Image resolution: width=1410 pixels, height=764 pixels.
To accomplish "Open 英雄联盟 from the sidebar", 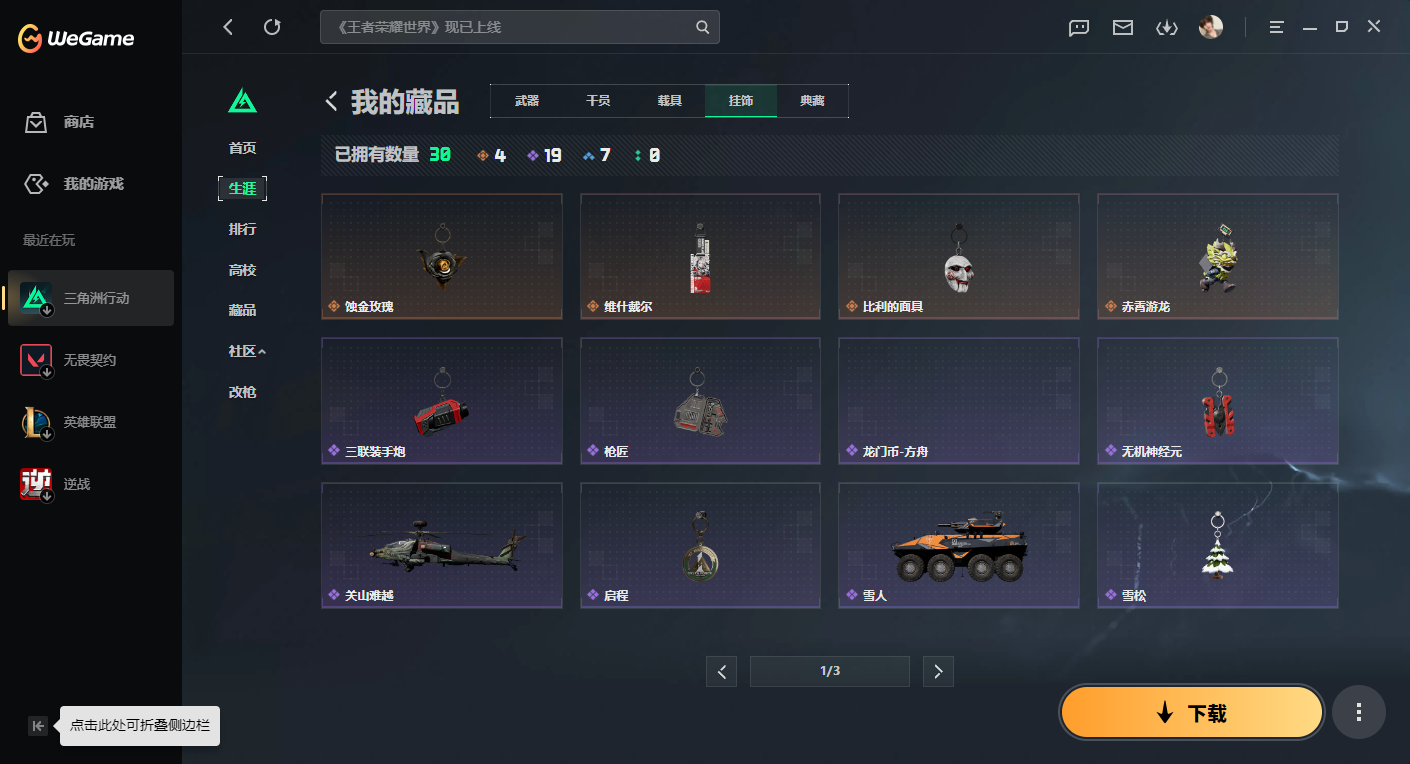I will click(x=90, y=422).
